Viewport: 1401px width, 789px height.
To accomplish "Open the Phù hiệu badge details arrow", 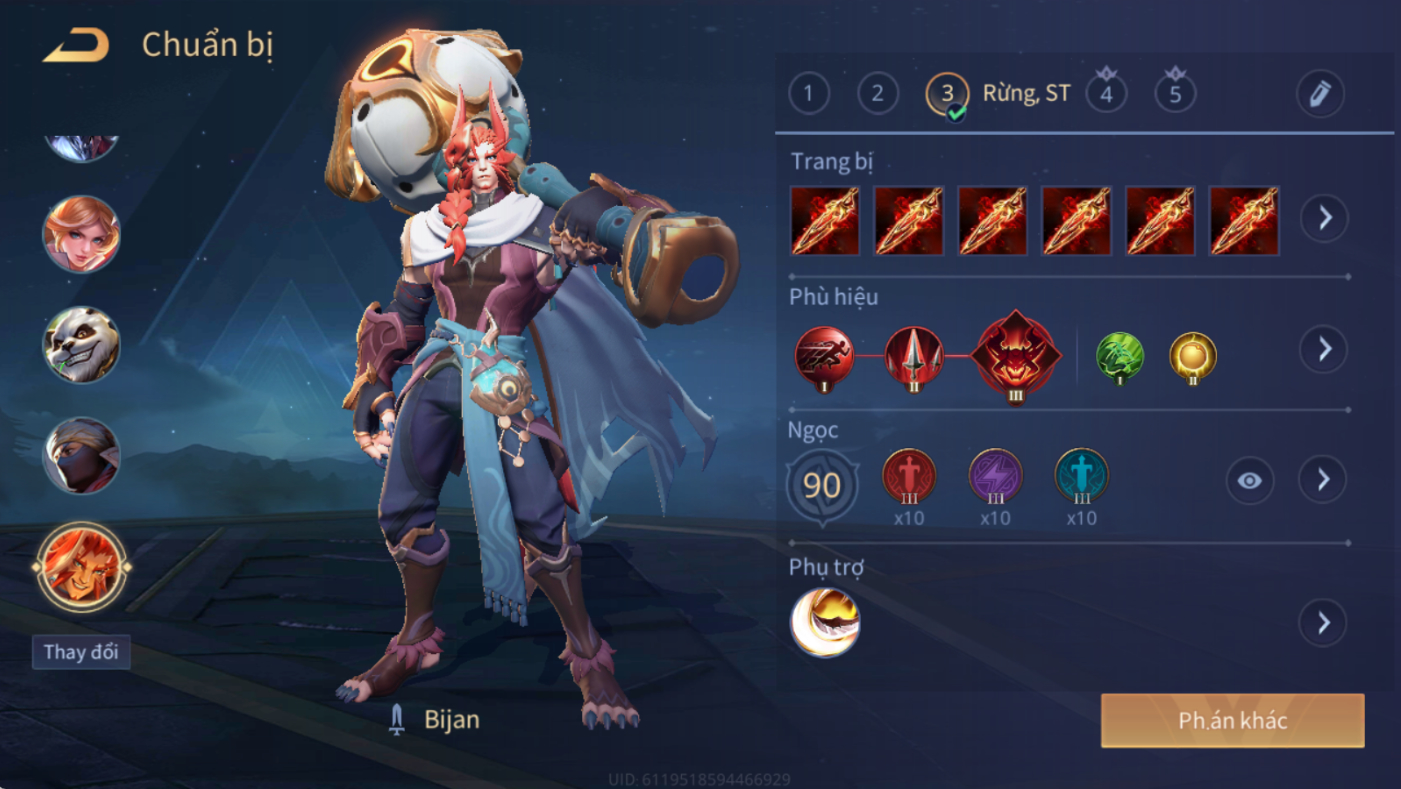I will click(x=1324, y=349).
